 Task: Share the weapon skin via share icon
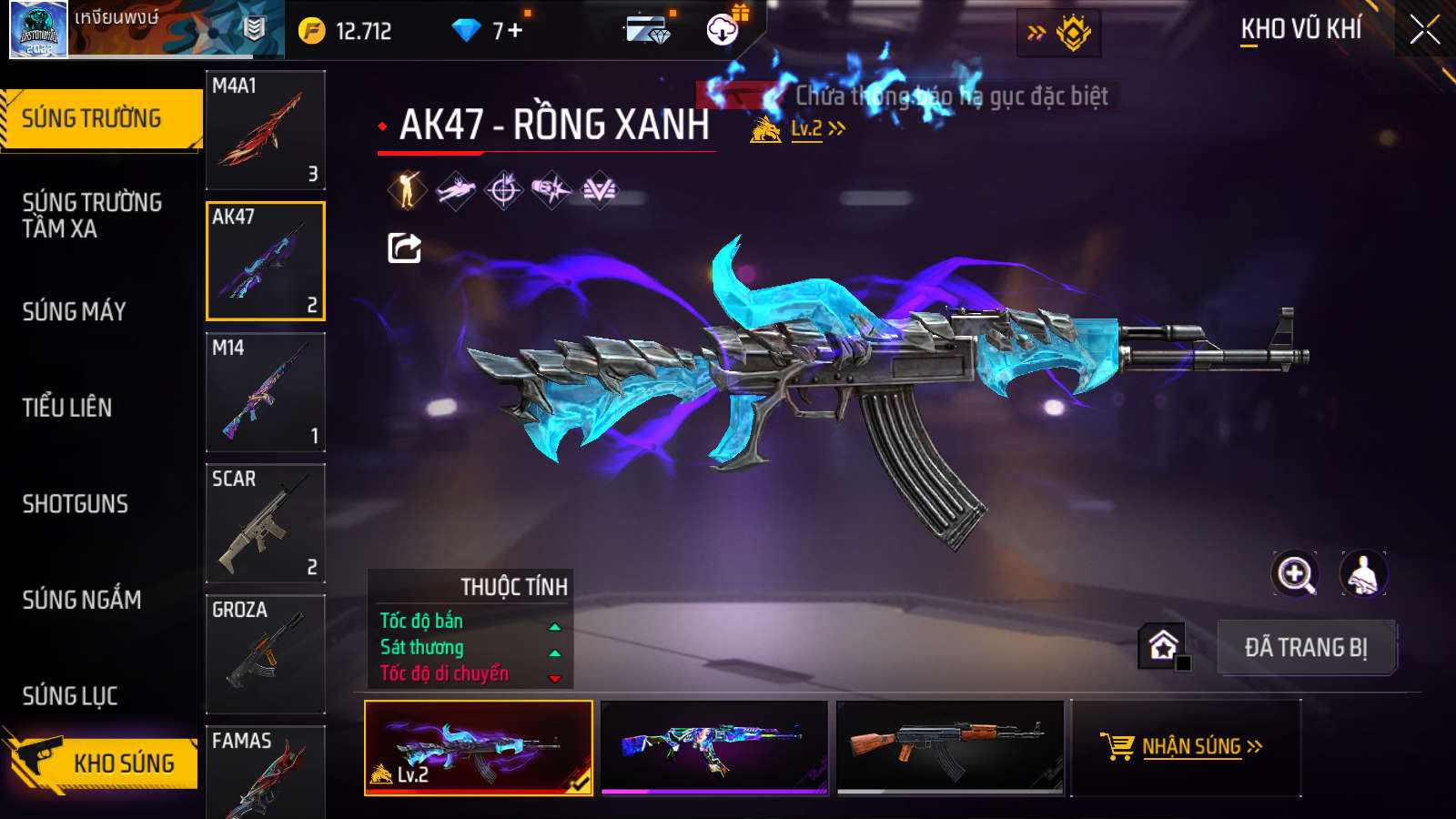pos(404,248)
